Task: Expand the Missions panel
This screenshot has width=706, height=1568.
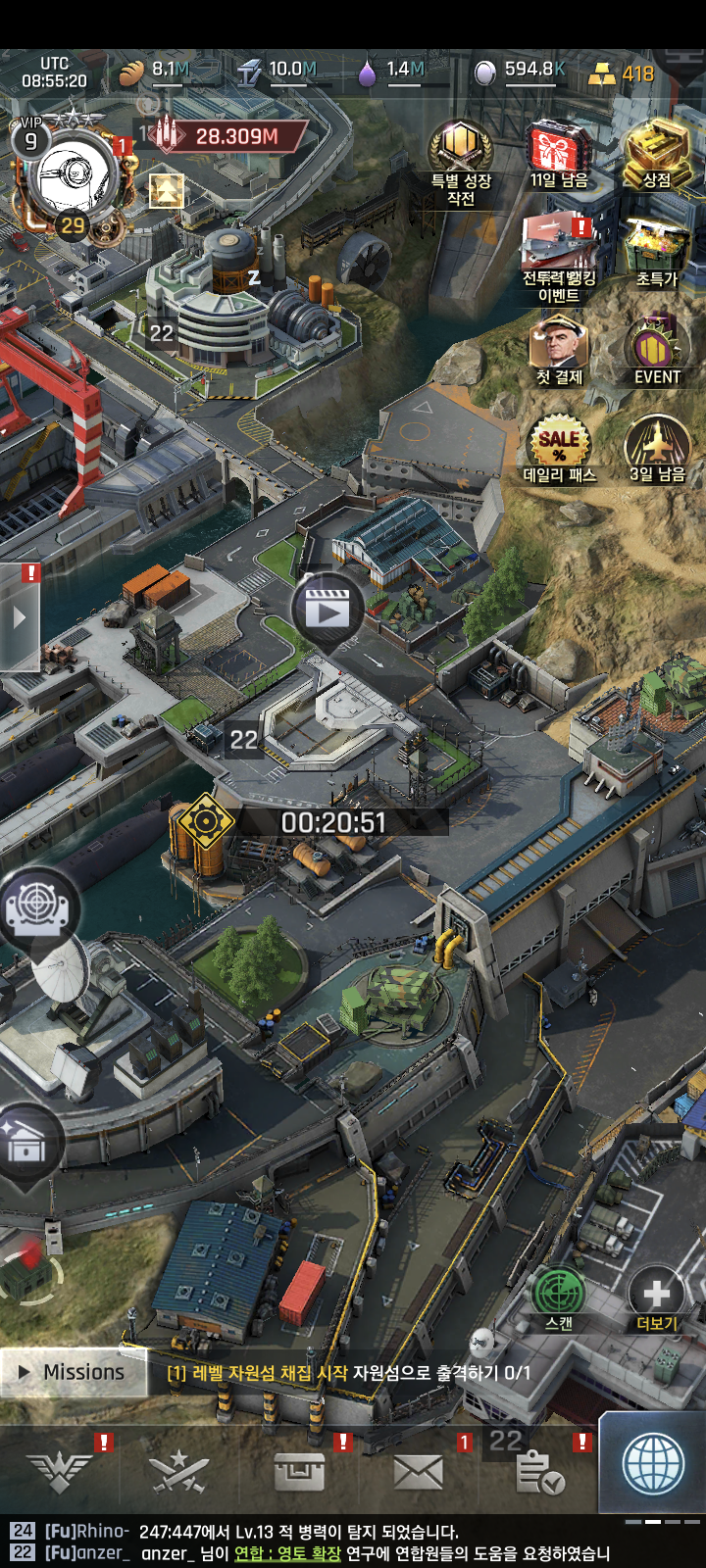Action: pos(74,1372)
